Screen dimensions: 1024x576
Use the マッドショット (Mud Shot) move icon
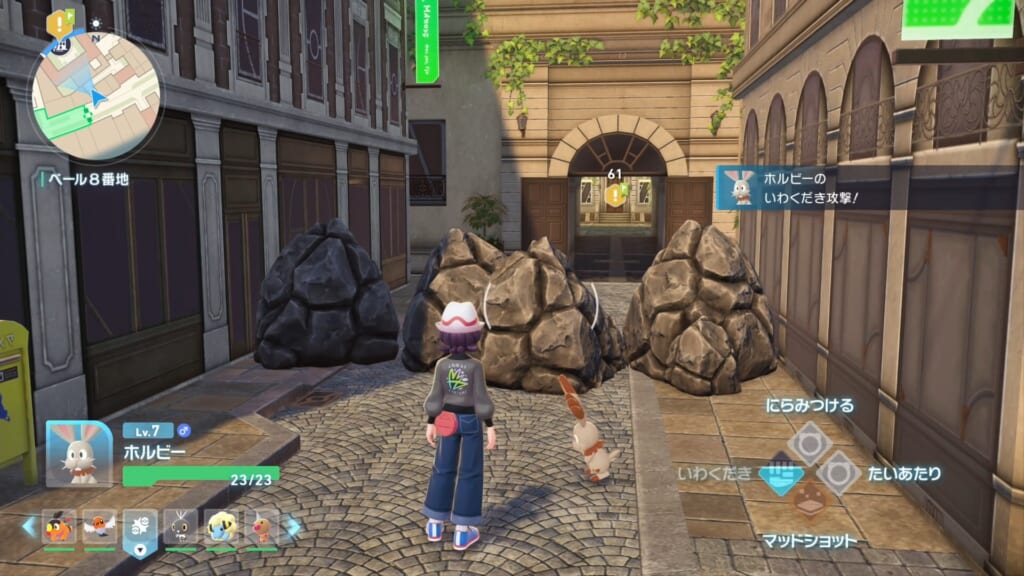tap(810, 499)
